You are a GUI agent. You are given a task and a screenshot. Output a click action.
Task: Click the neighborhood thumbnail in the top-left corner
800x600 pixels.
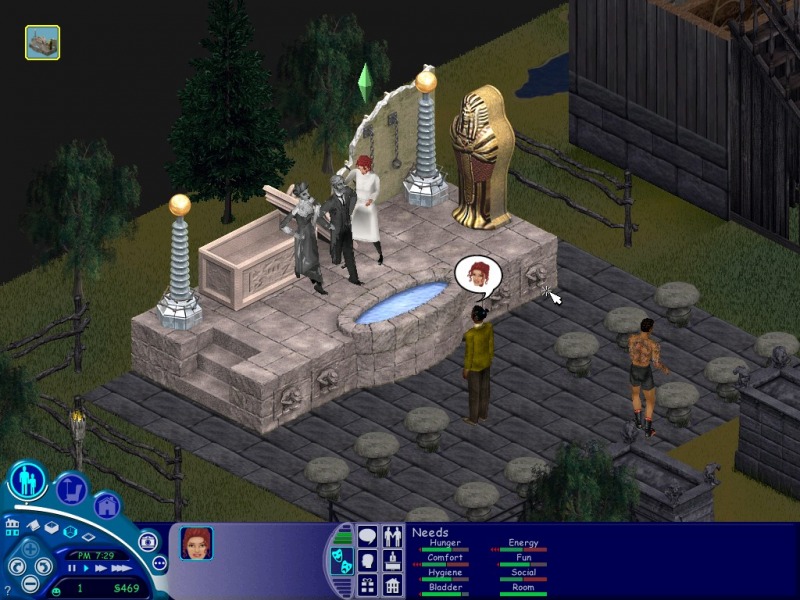pyautogui.click(x=42, y=42)
